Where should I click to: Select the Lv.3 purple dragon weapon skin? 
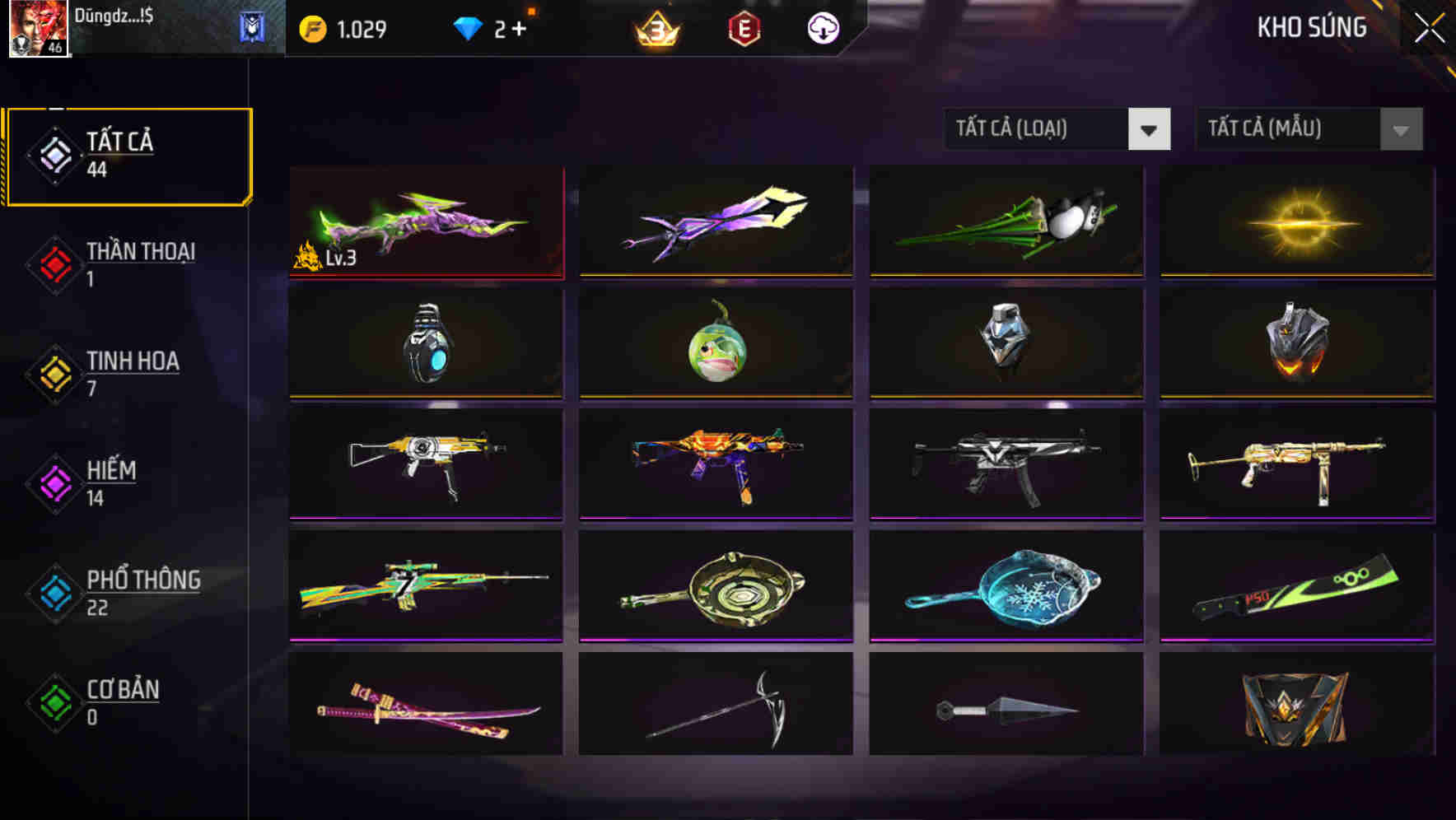point(425,222)
